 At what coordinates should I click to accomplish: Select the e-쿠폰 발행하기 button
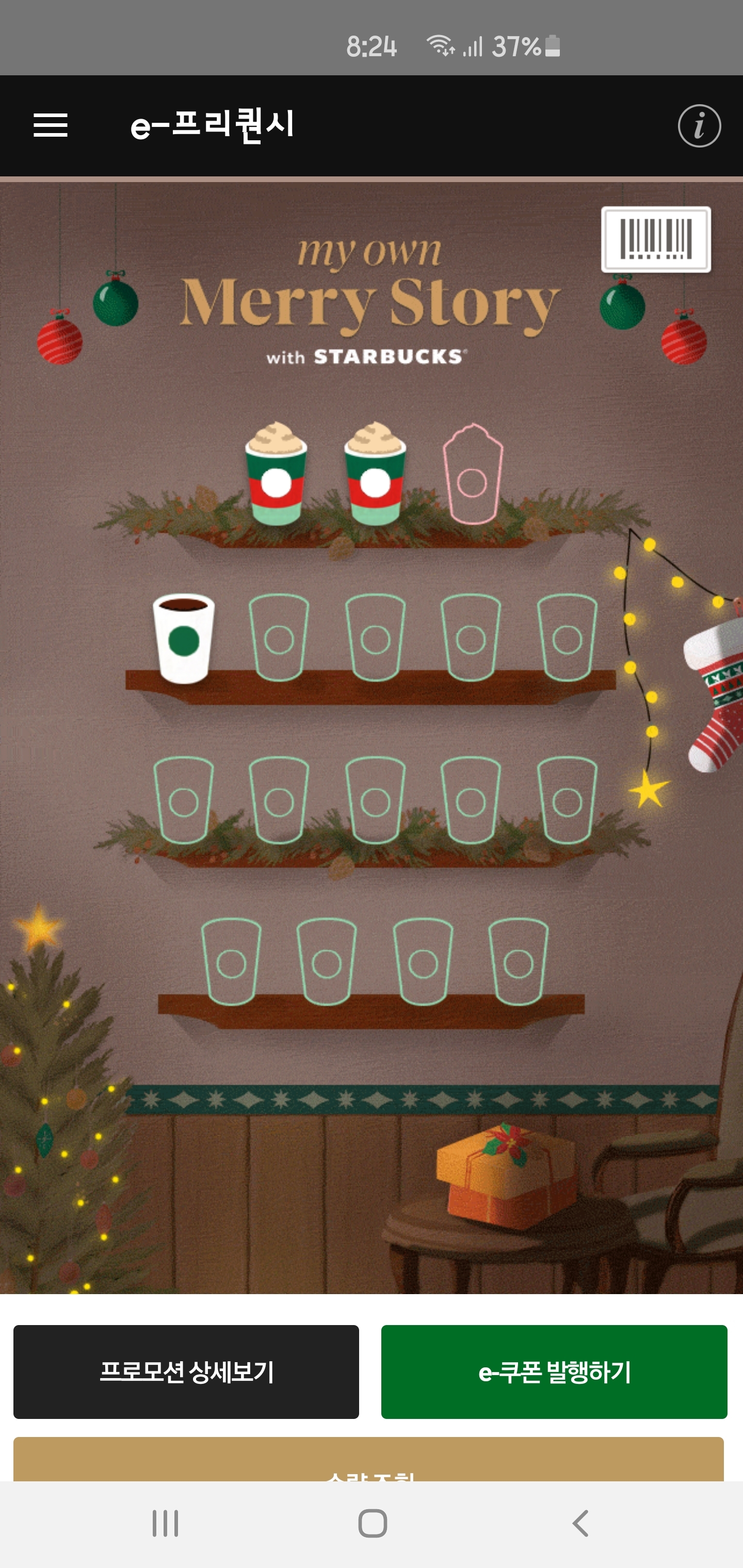coord(554,1371)
